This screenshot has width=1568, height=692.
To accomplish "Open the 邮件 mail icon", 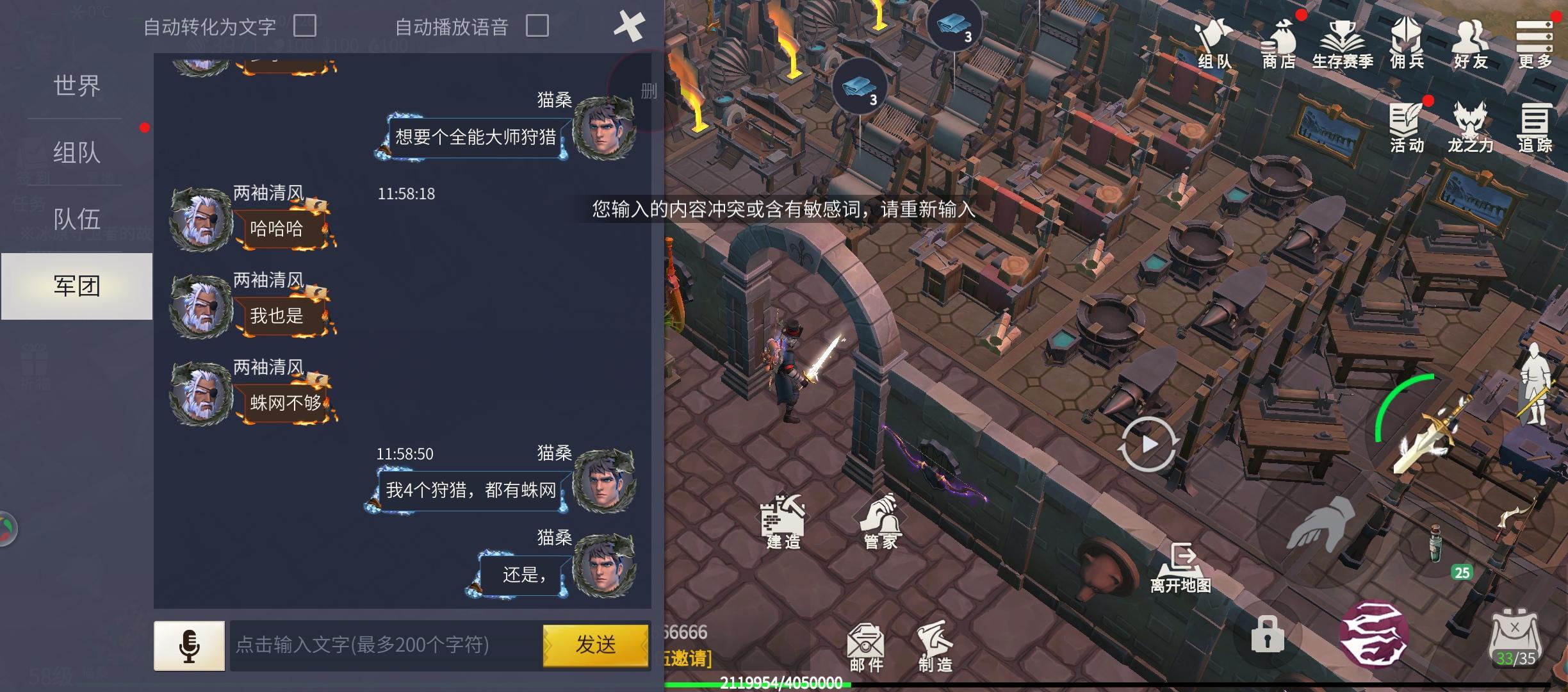I will (866, 647).
